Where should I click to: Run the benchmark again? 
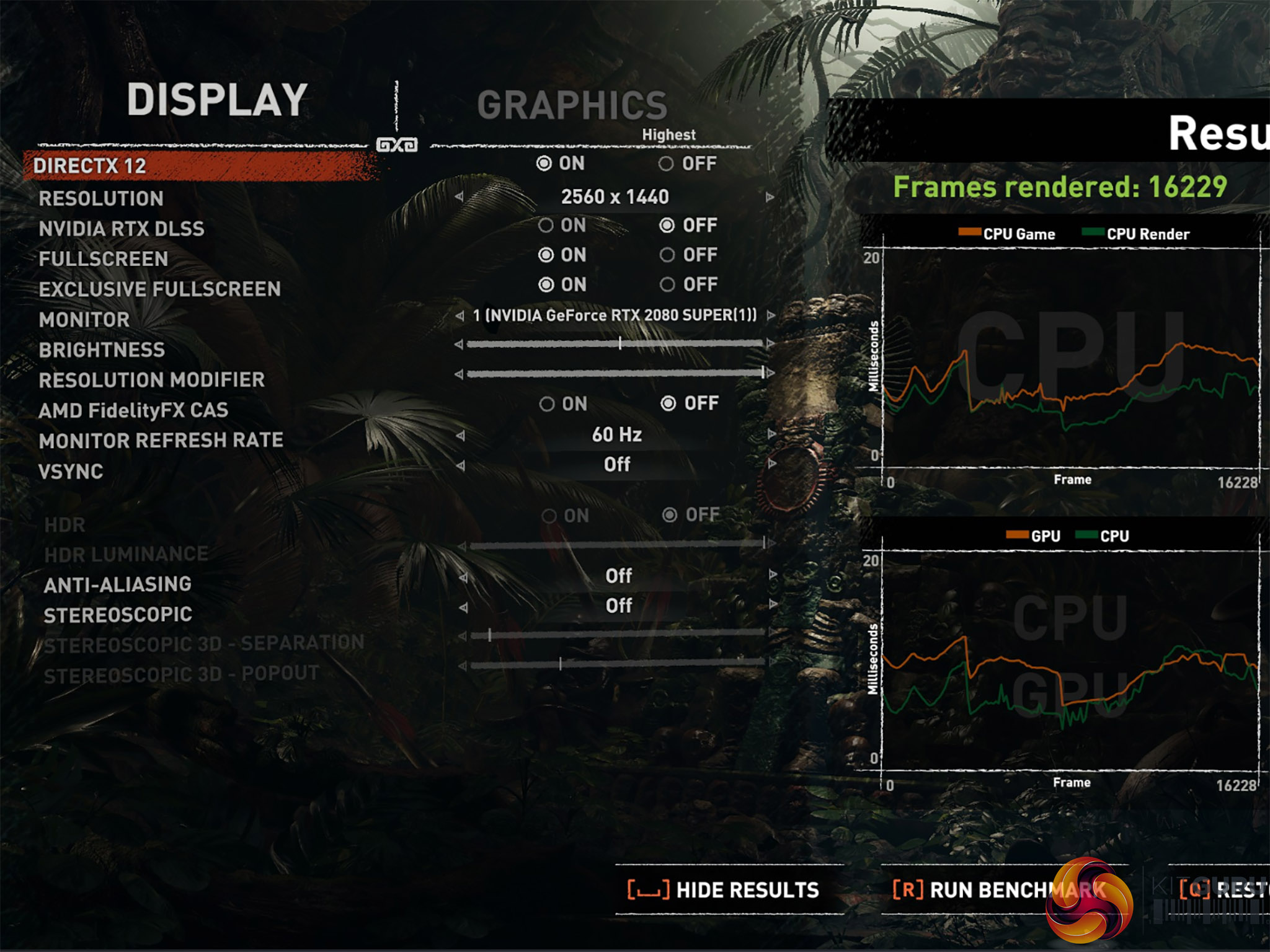pyautogui.click(x=998, y=890)
